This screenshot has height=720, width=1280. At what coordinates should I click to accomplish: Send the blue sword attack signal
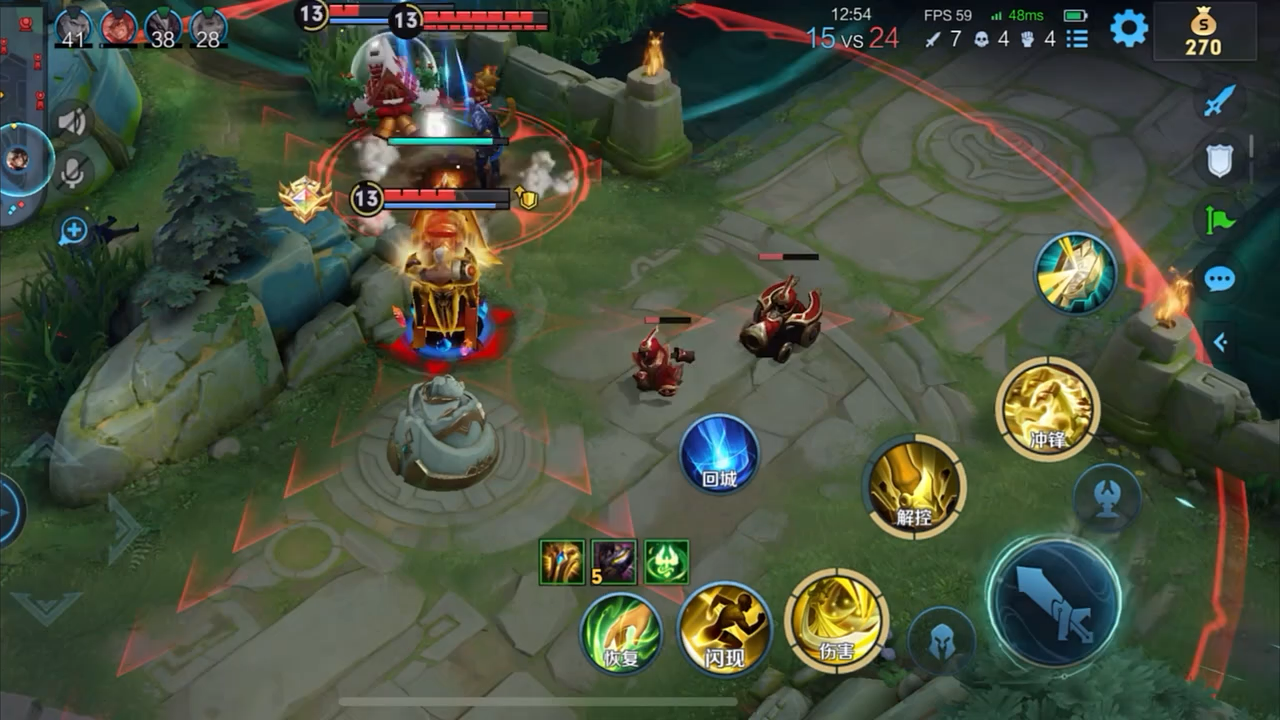coord(1220,101)
